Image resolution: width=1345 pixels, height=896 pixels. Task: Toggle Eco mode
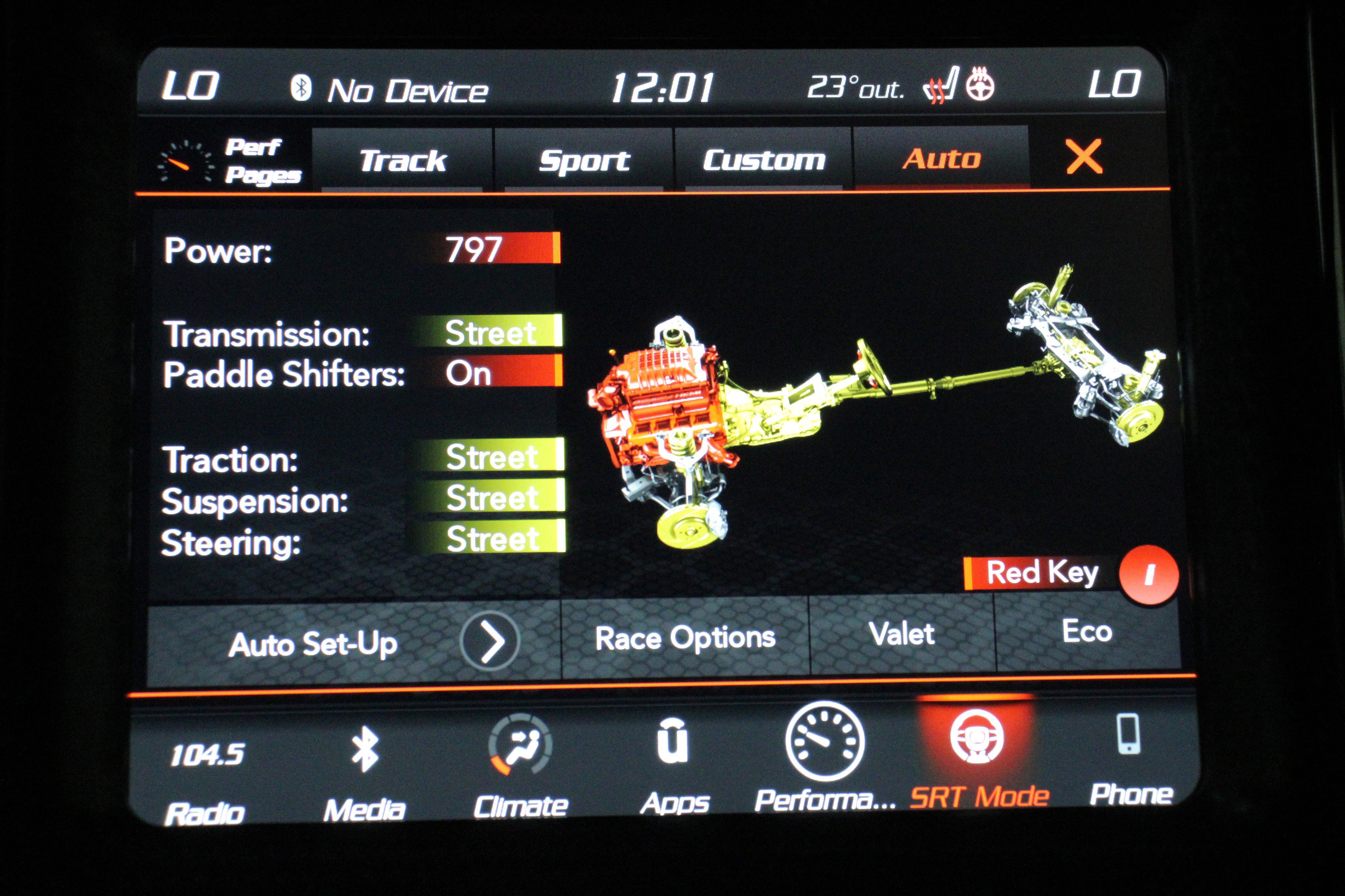click(x=1087, y=631)
